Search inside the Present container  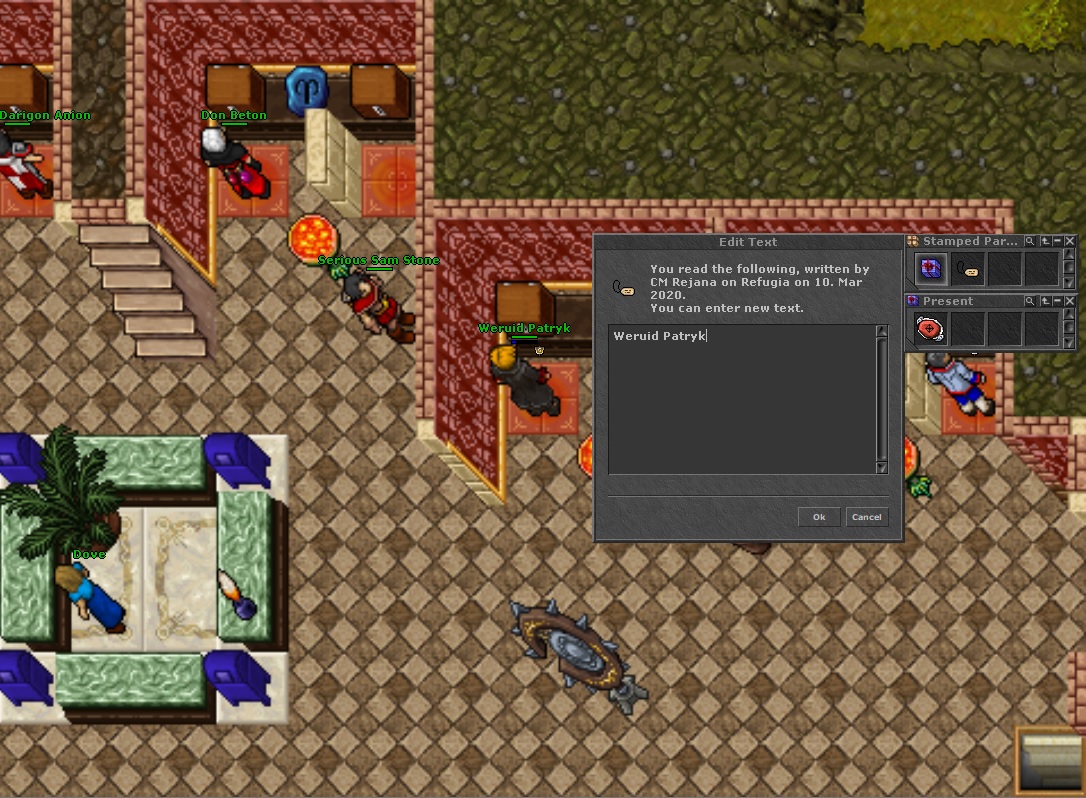[1030, 301]
